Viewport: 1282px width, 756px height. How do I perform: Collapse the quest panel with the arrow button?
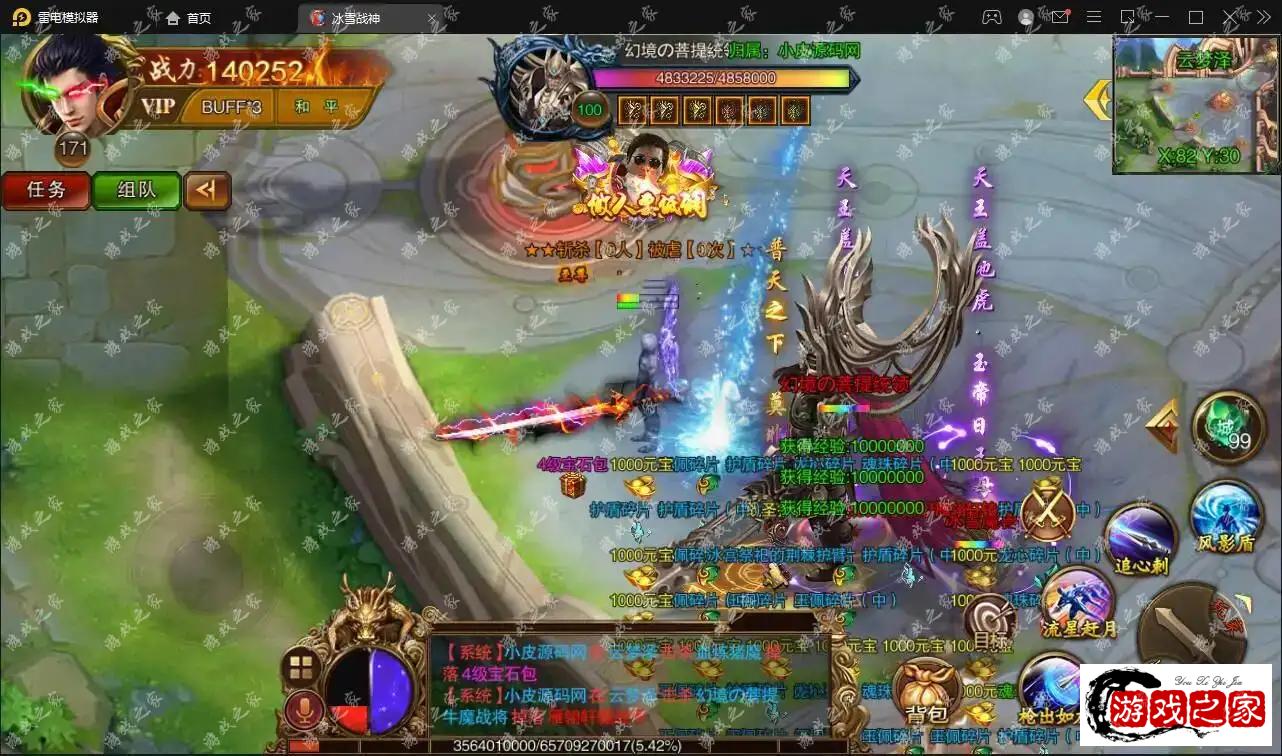207,190
